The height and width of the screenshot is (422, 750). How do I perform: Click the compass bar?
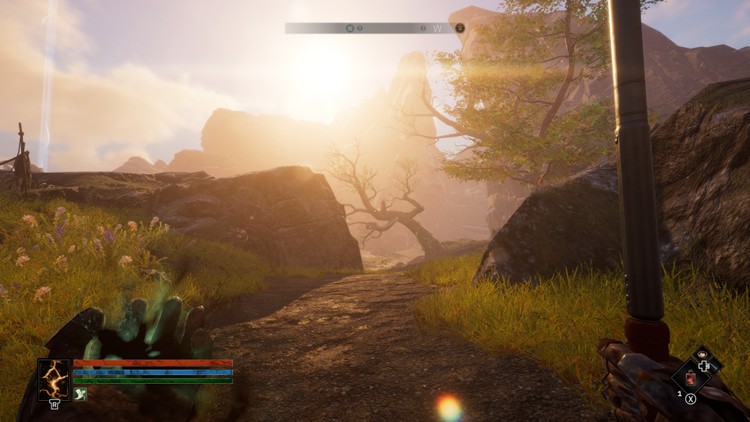click(x=374, y=28)
